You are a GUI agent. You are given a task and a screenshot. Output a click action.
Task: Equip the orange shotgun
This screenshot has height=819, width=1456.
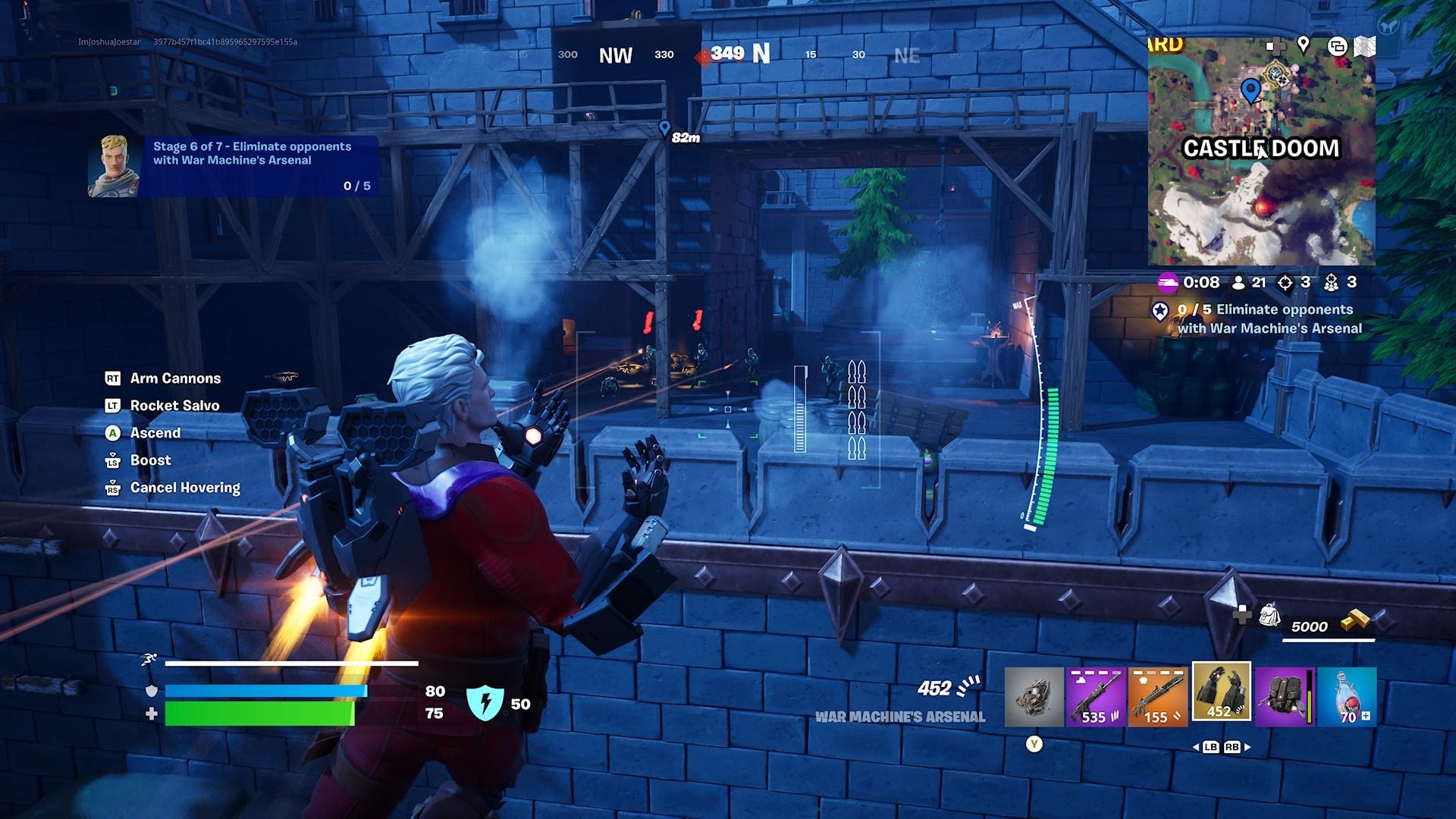tap(1157, 696)
